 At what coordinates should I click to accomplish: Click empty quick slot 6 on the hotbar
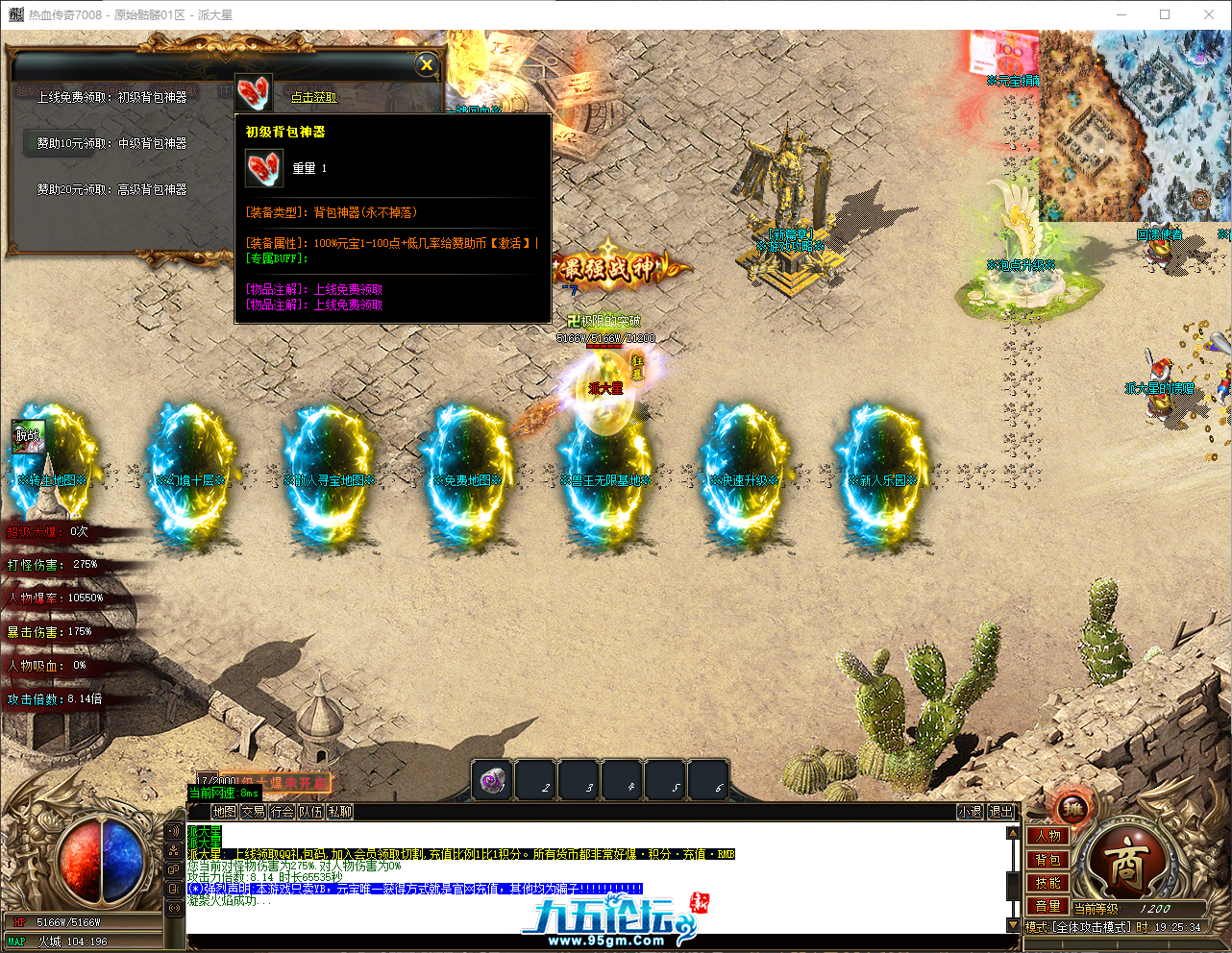click(708, 780)
